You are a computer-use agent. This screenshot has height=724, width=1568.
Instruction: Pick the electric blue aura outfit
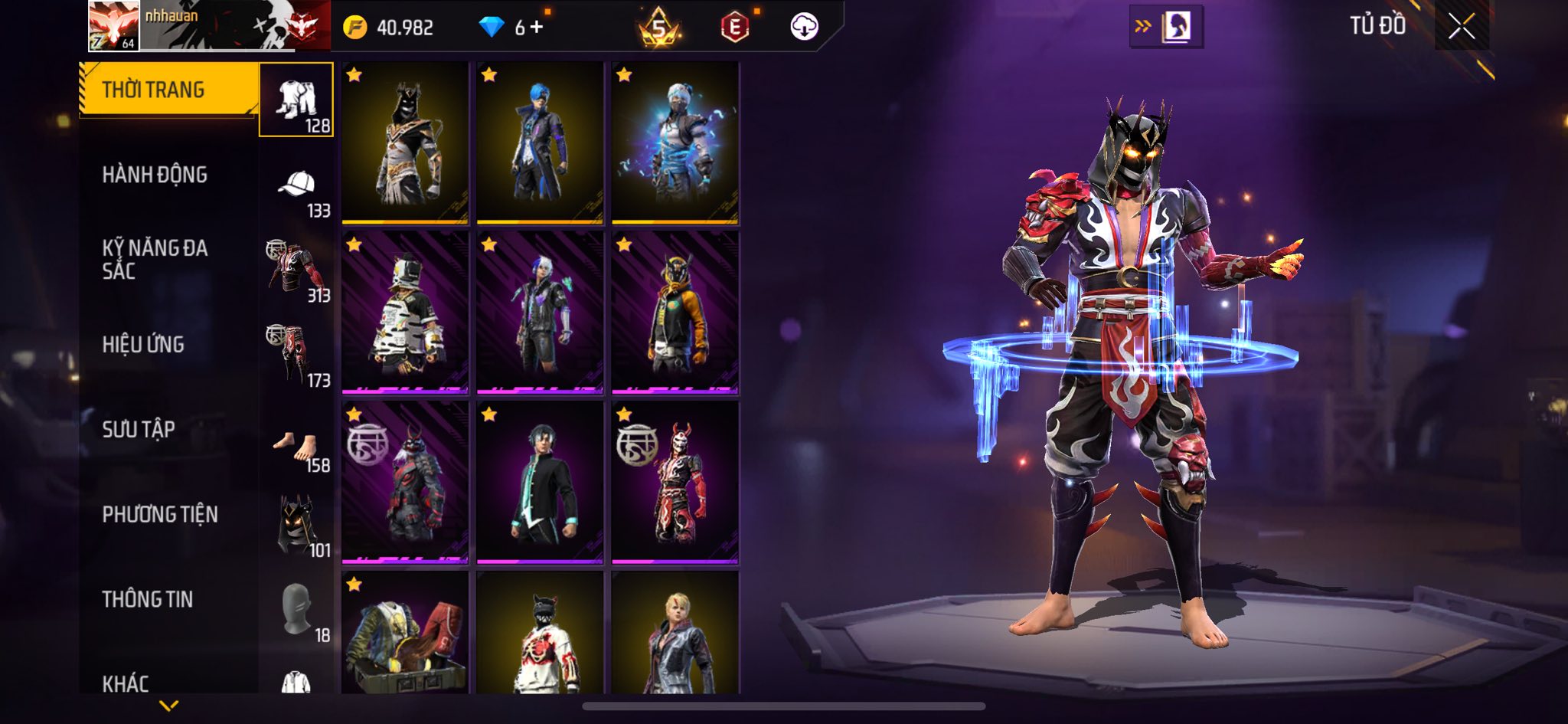675,143
